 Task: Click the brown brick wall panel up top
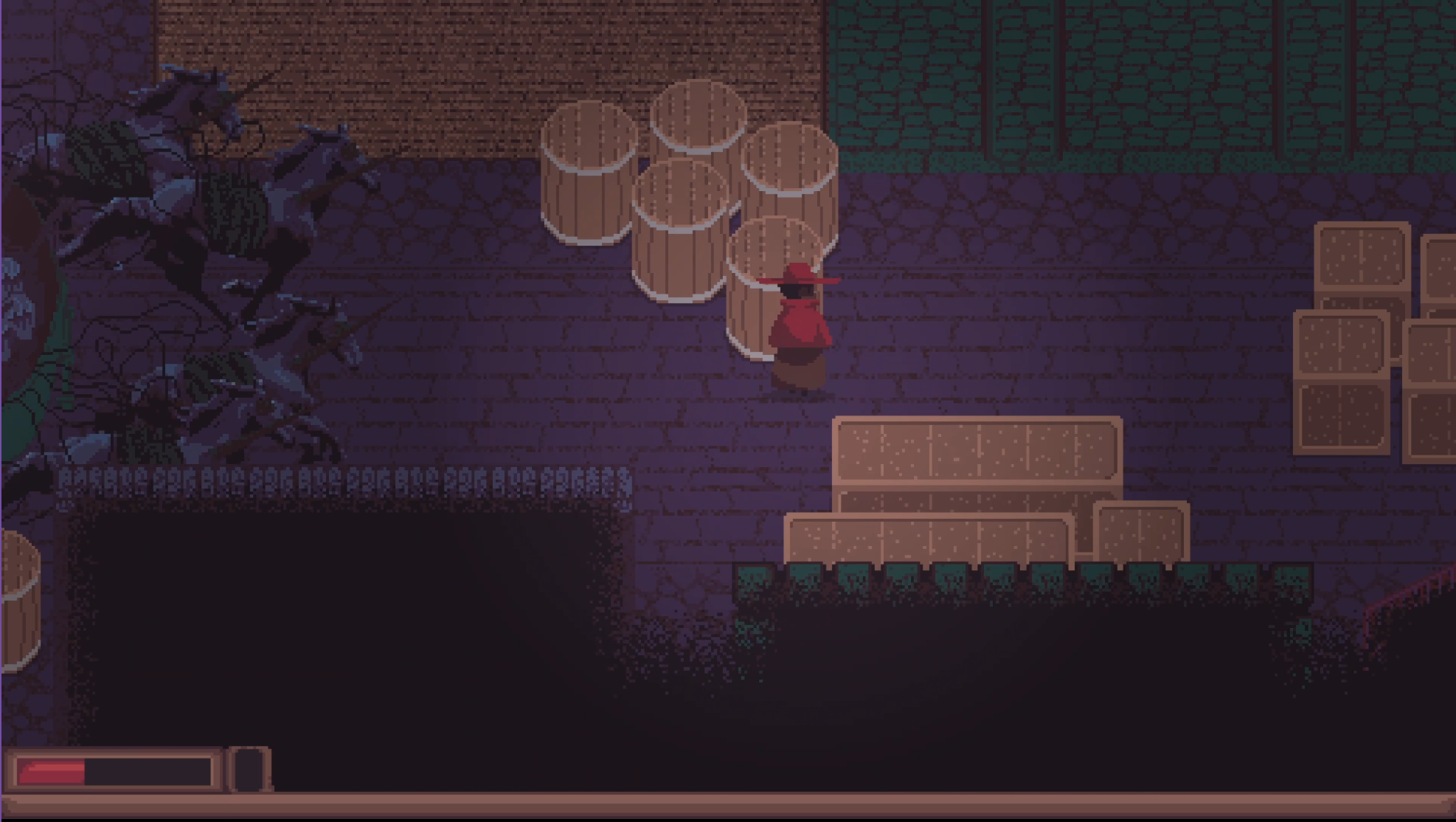[x=479, y=59]
